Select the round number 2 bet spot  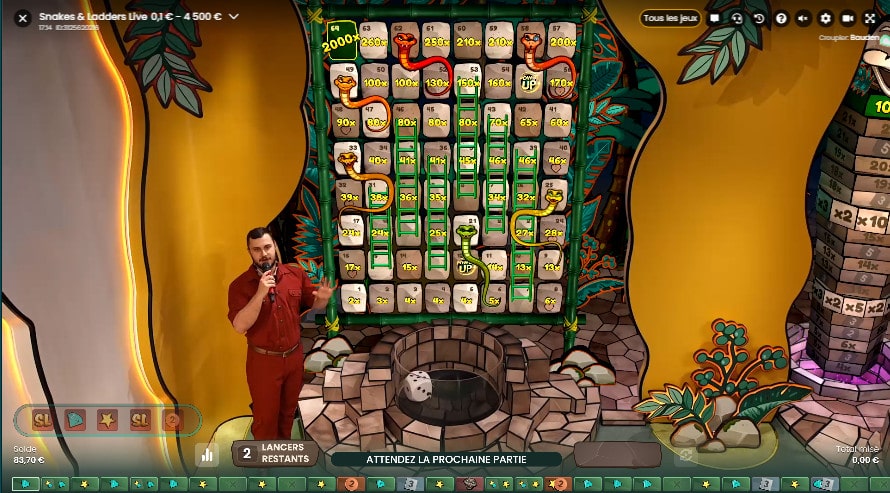pyautogui.click(x=172, y=420)
